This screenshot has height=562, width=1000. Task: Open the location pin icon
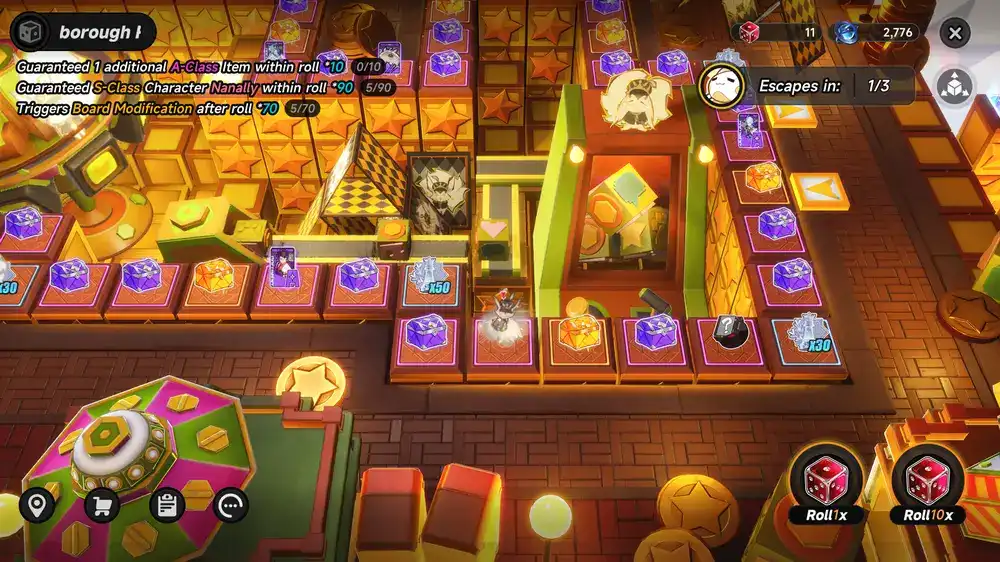(x=38, y=506)
